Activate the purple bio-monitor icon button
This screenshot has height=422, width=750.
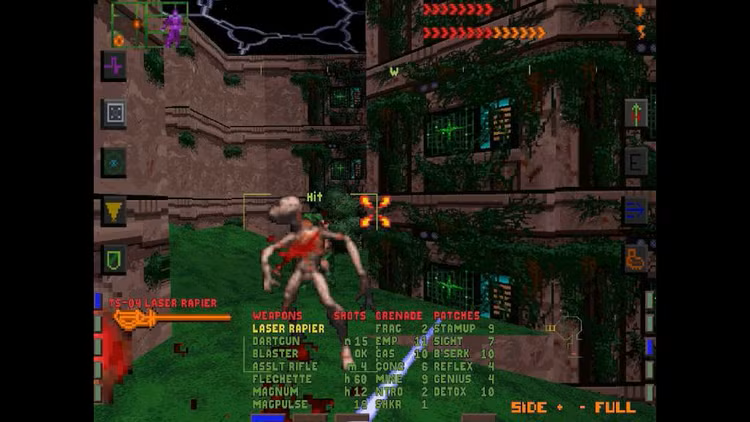tap(114, 66)
